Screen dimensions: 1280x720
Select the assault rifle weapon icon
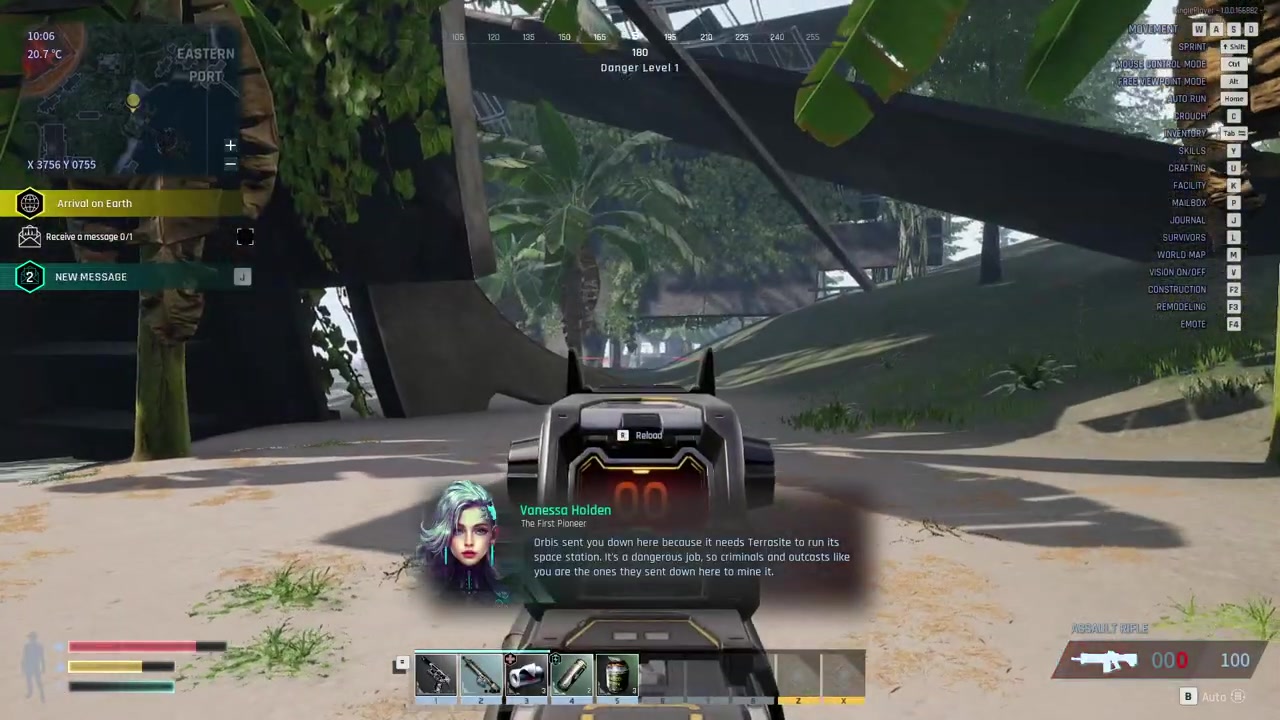1103,660
